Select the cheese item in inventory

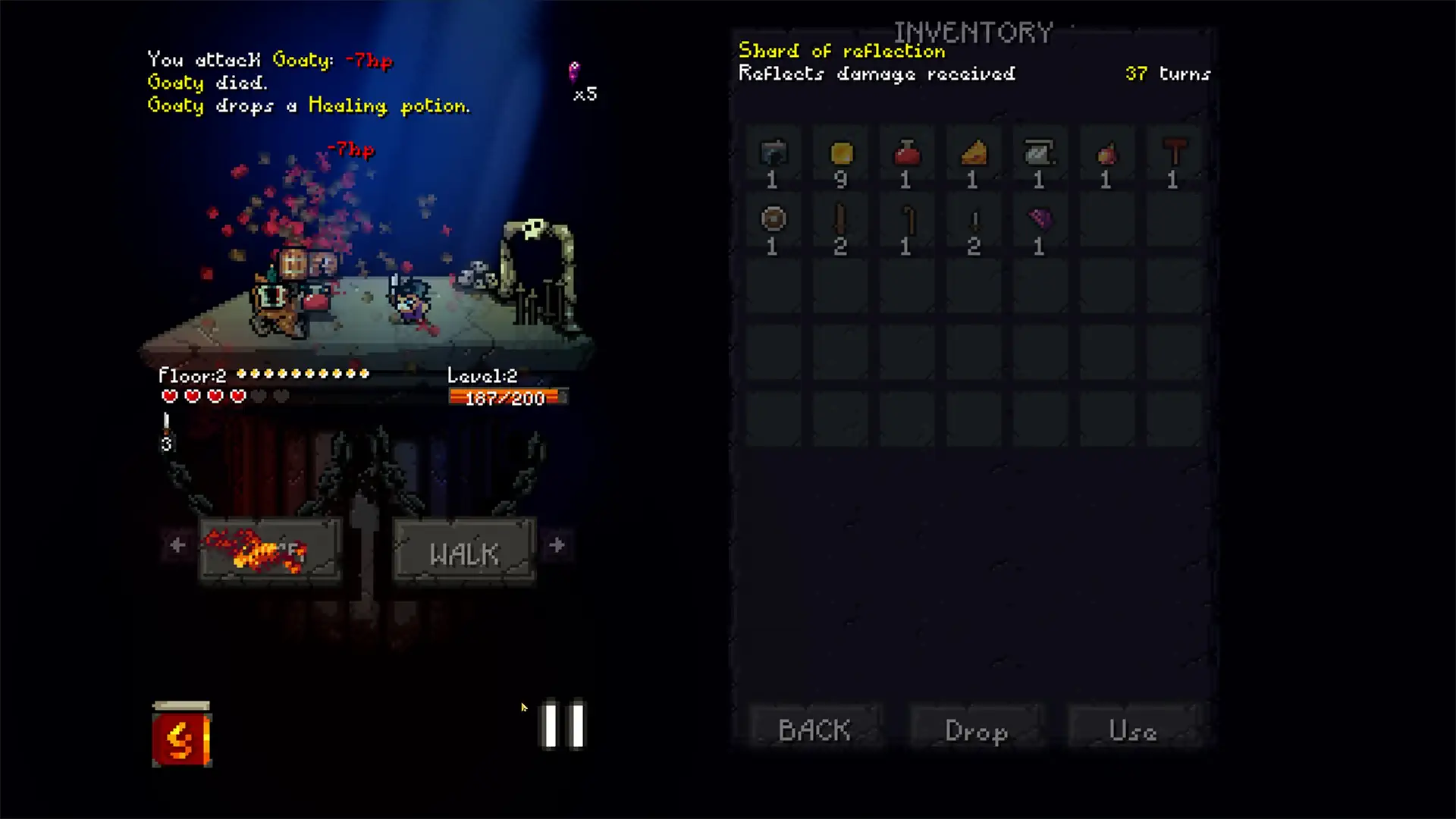tap(973, 155)
